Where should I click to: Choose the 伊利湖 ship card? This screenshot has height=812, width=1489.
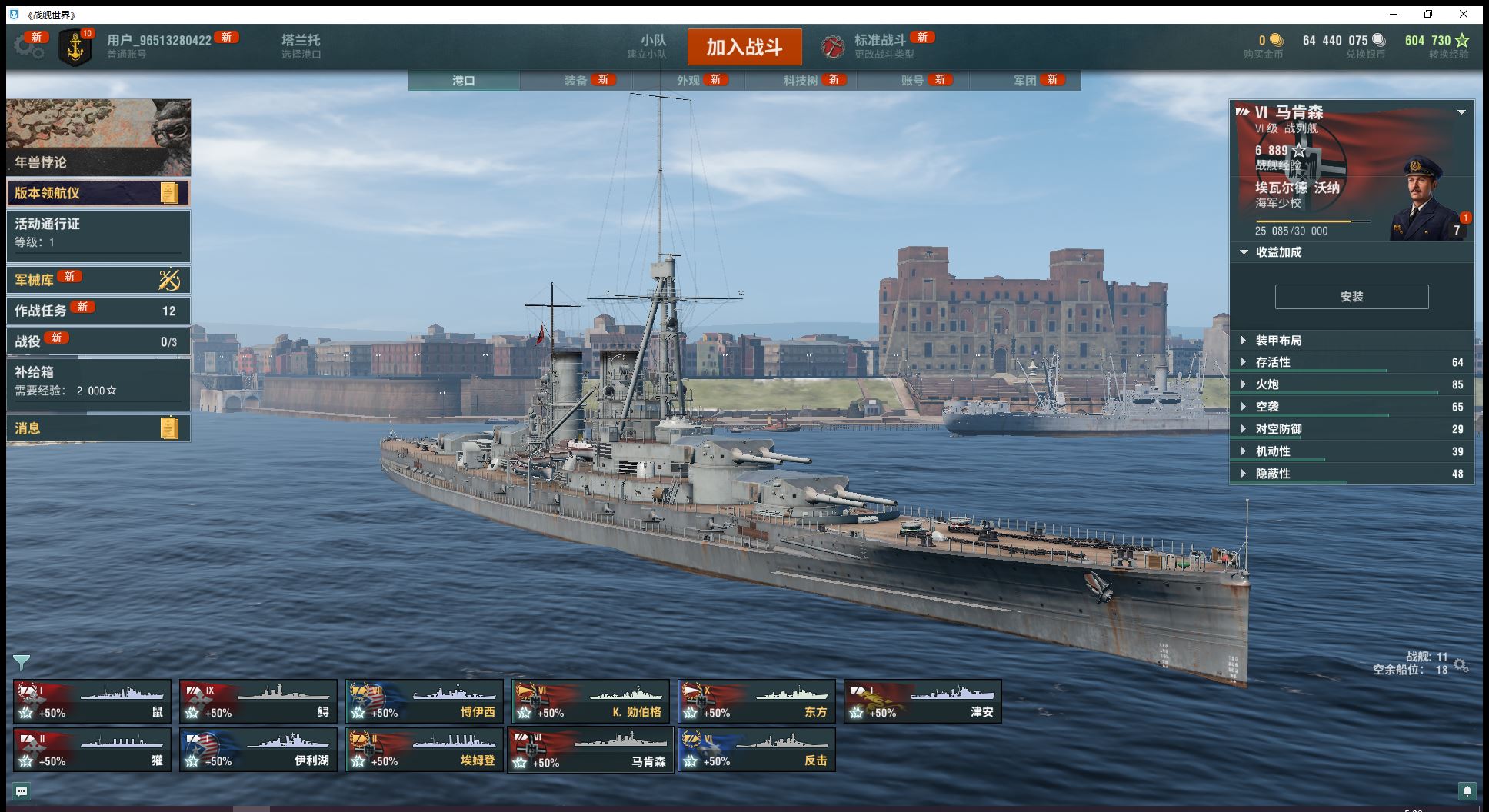click(x=258, y=750)
